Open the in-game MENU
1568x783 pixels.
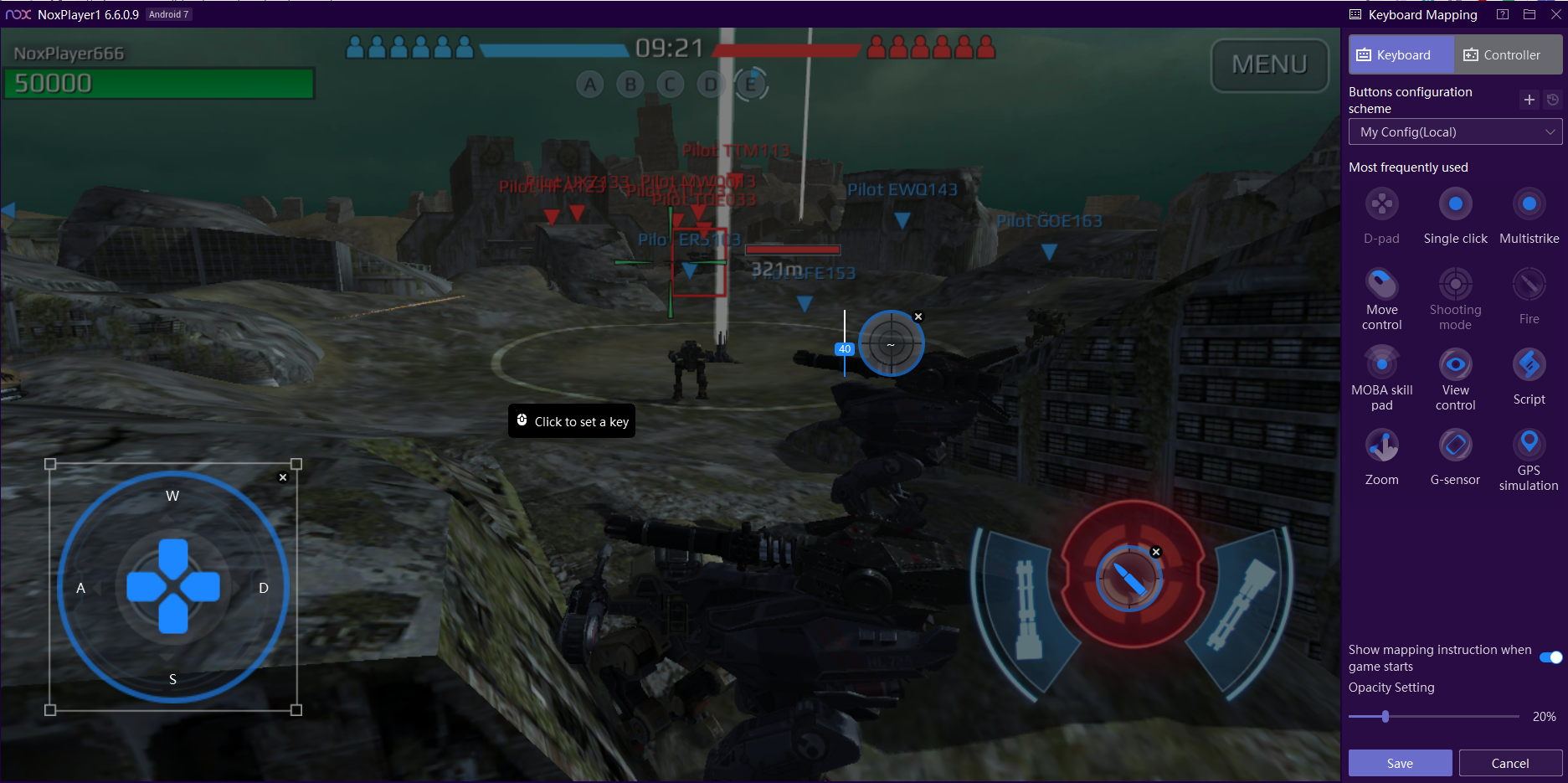tap(1269, 64)
